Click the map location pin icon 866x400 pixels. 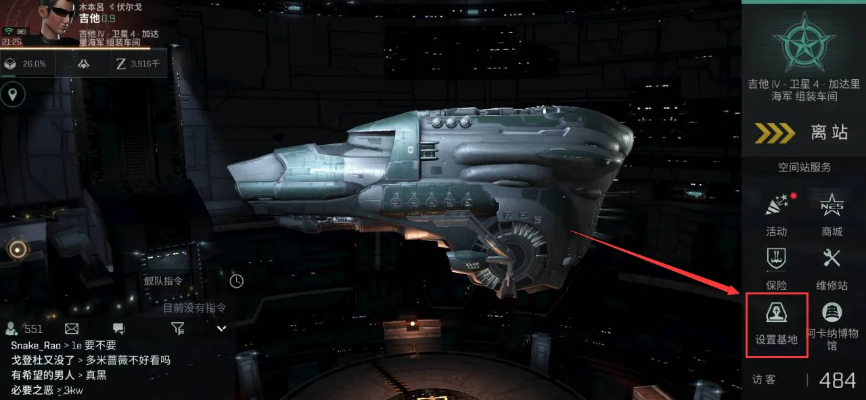(x=14, y=95)
